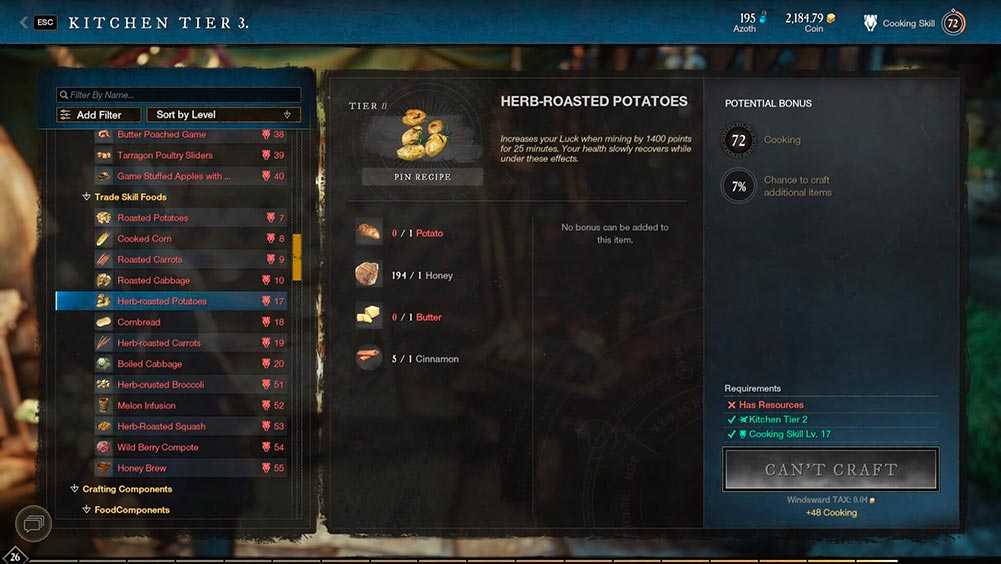Select the Butter Poached Game recipe
Image resolution: width=1001 pixels, height=564 pixels.
pyautogui.click(x=161, y=134)
